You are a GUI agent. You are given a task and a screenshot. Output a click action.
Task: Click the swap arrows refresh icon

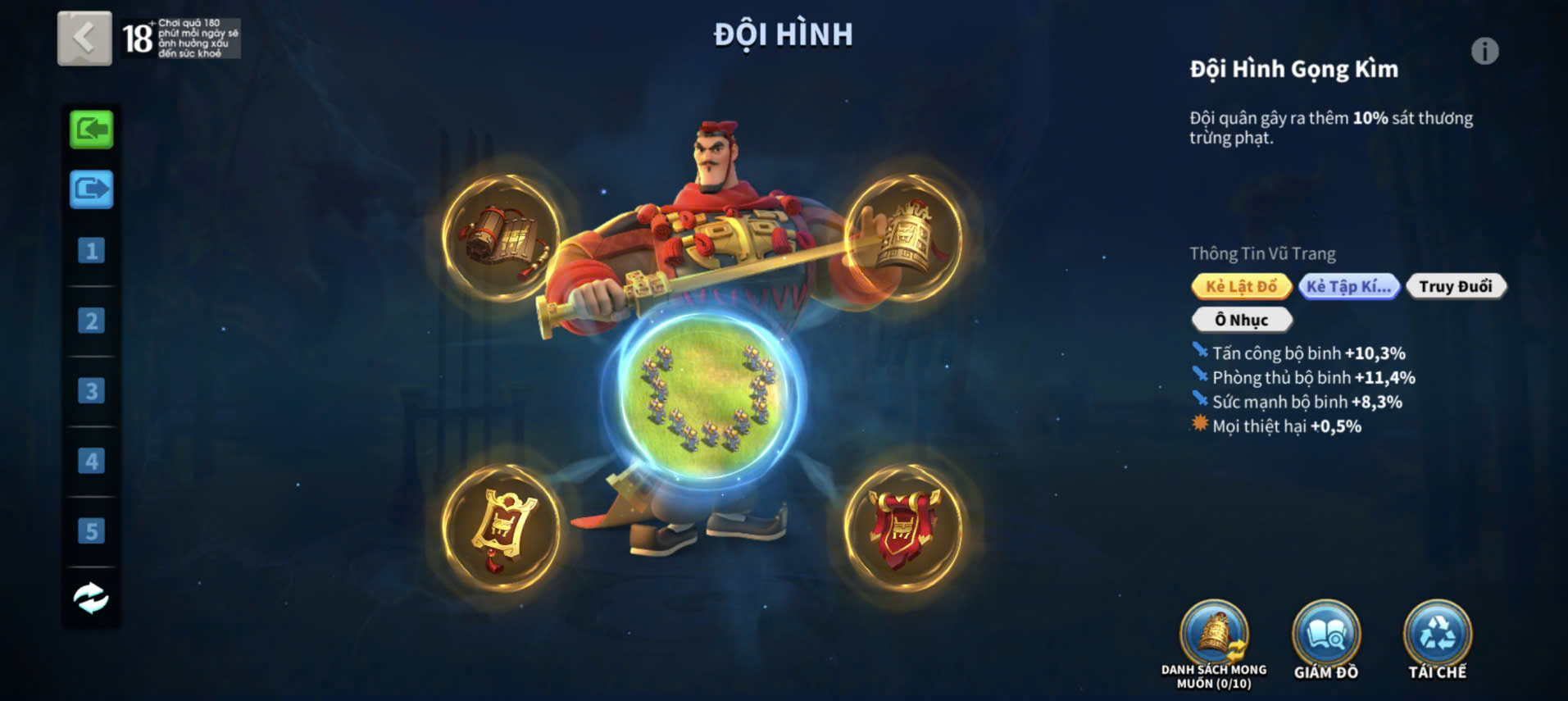point(91,598)
